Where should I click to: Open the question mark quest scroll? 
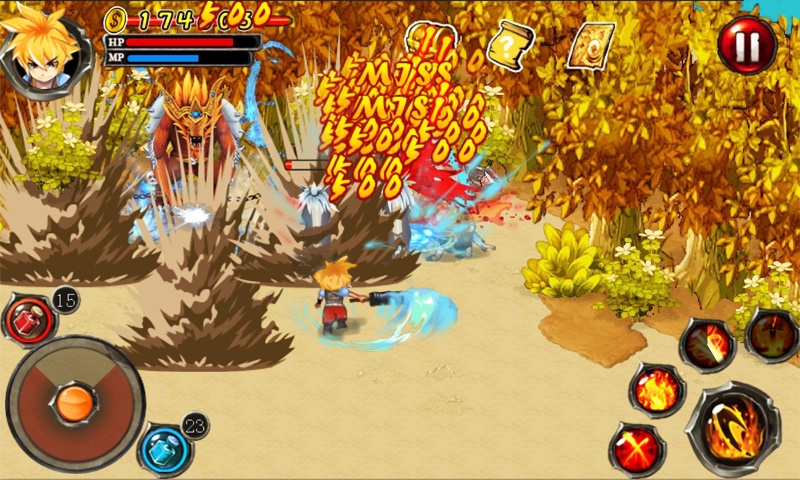point(510,44)
